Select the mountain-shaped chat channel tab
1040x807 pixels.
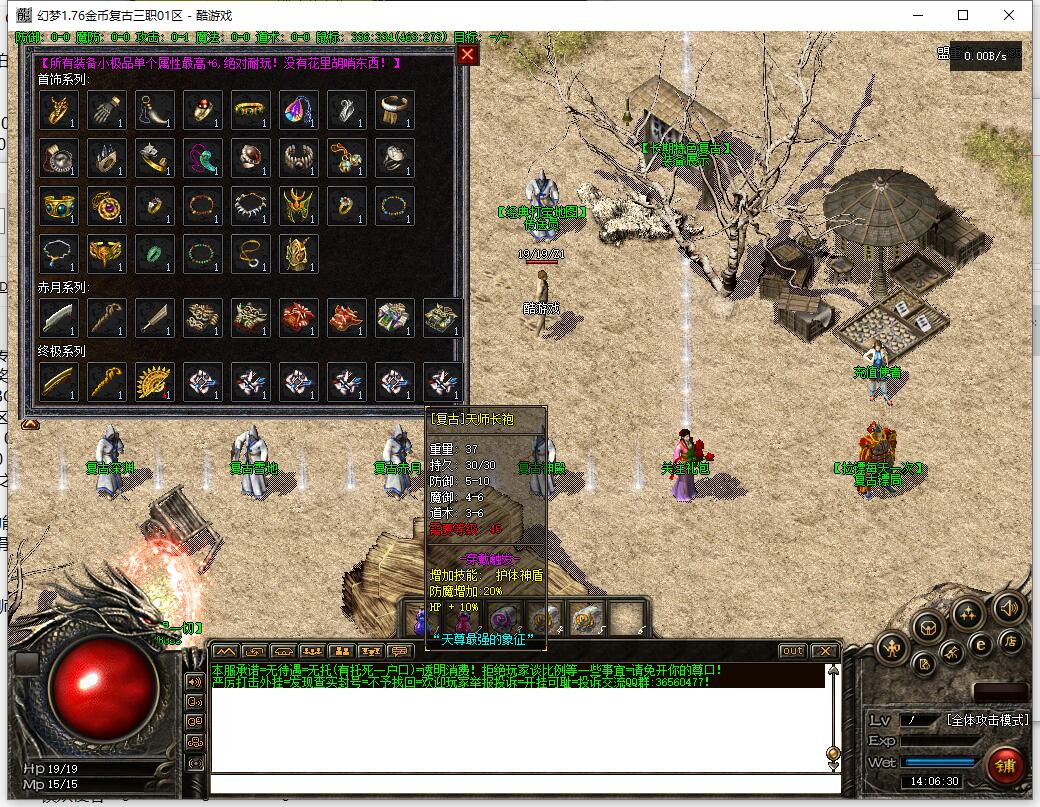tap(225, 651)
